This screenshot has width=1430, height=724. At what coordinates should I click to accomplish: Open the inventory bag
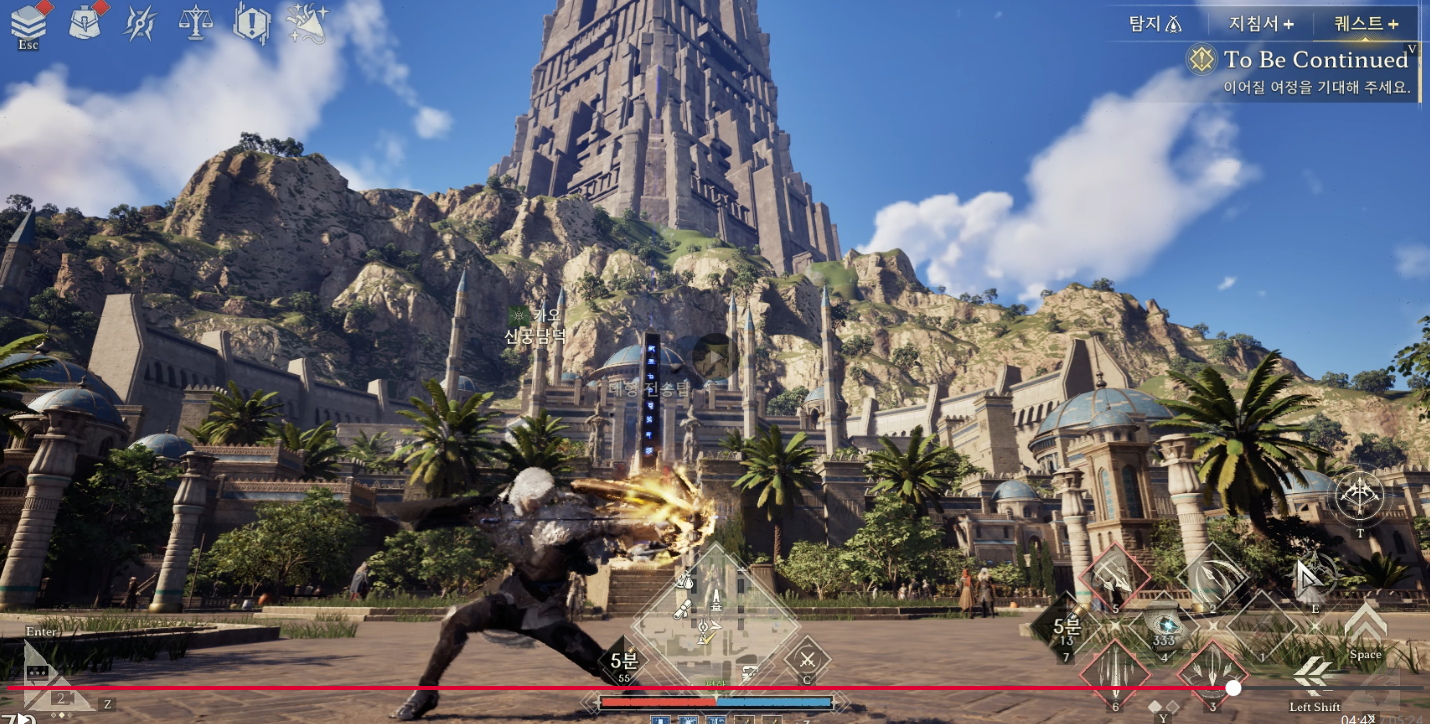tap(85, 22)
